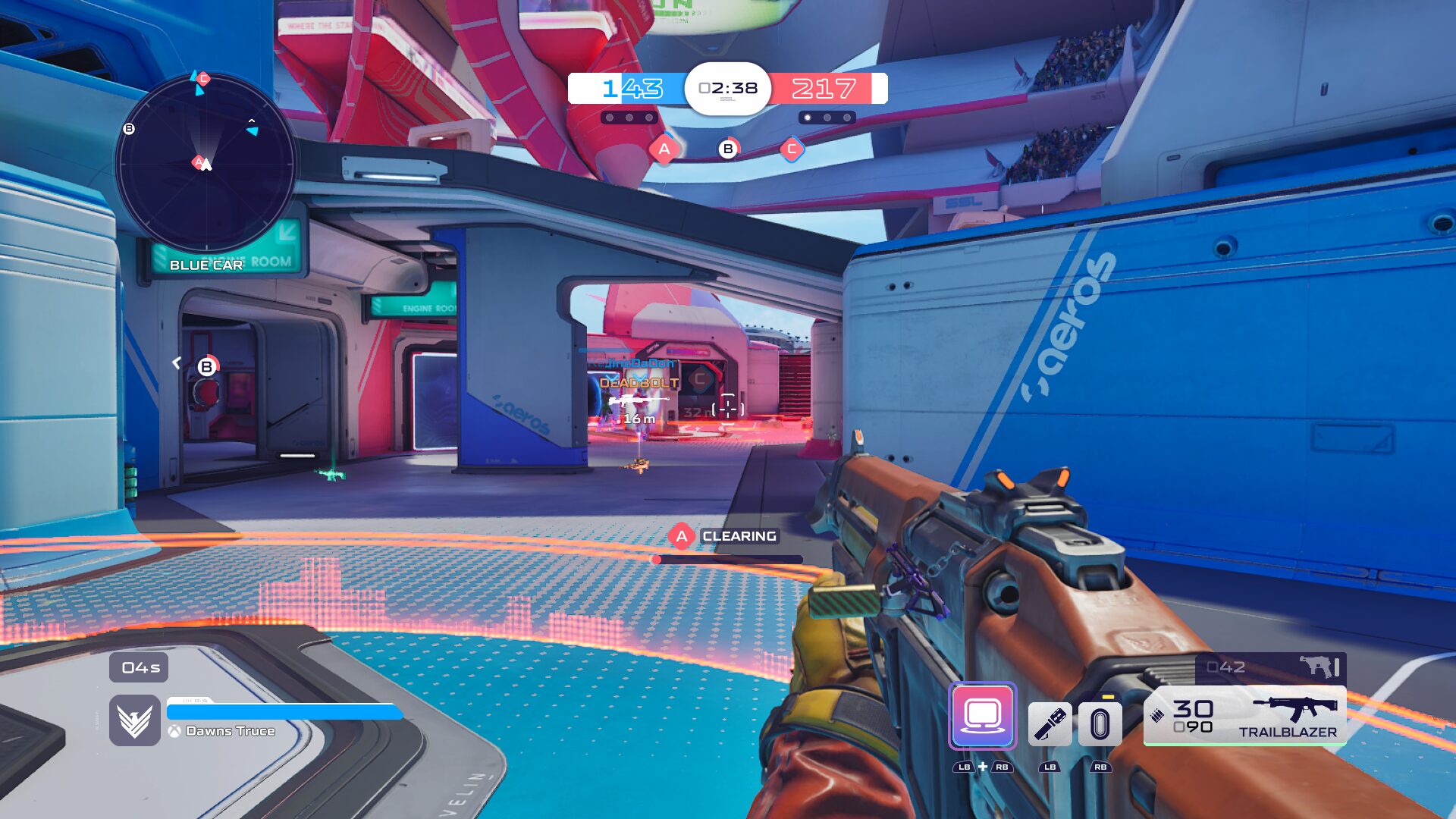Select the objective C indicator at top
This screenshot has height=819, width=1456.
click(792, 149)
